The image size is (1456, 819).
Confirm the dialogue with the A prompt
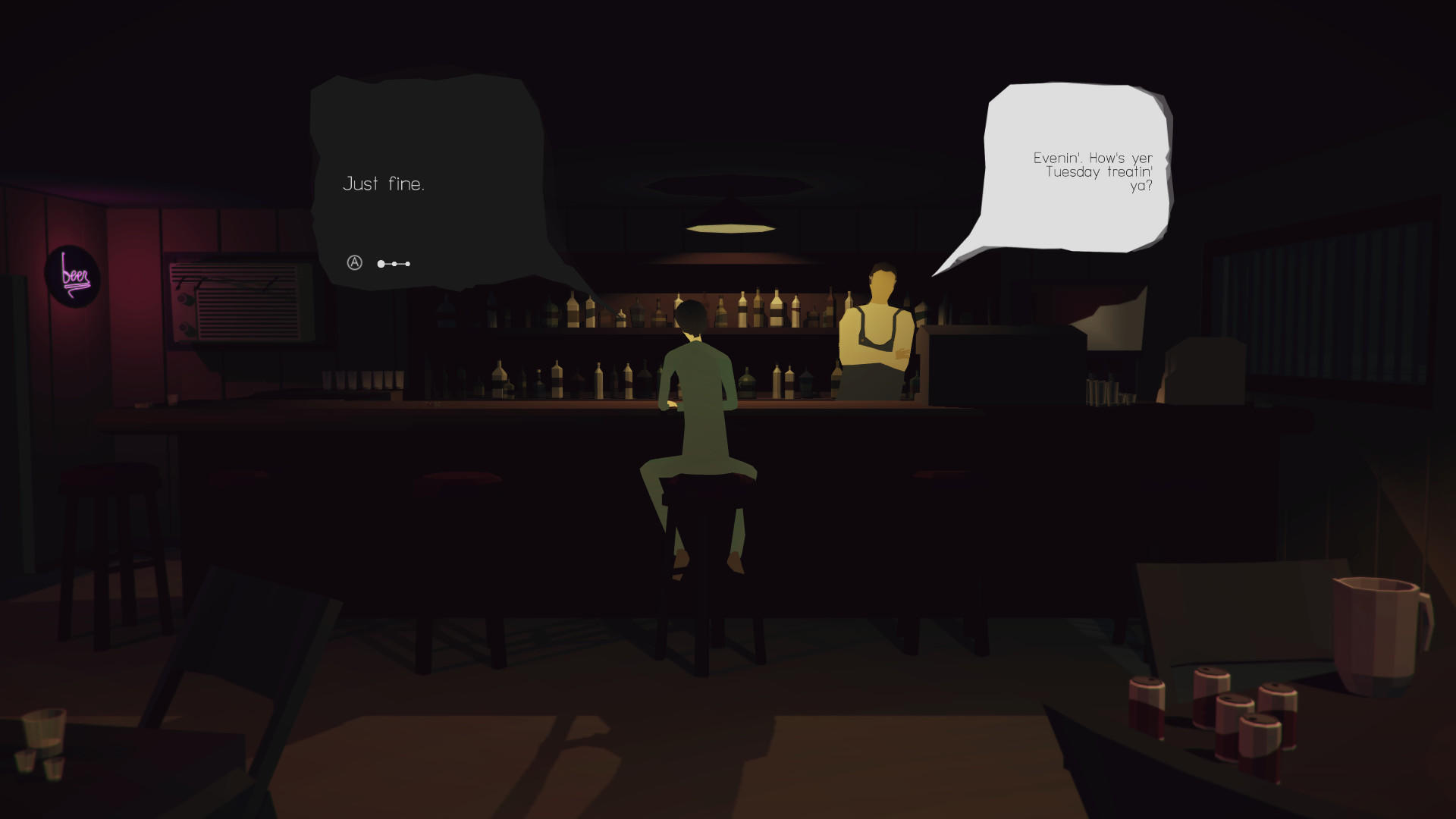click(x=354, y=264)
